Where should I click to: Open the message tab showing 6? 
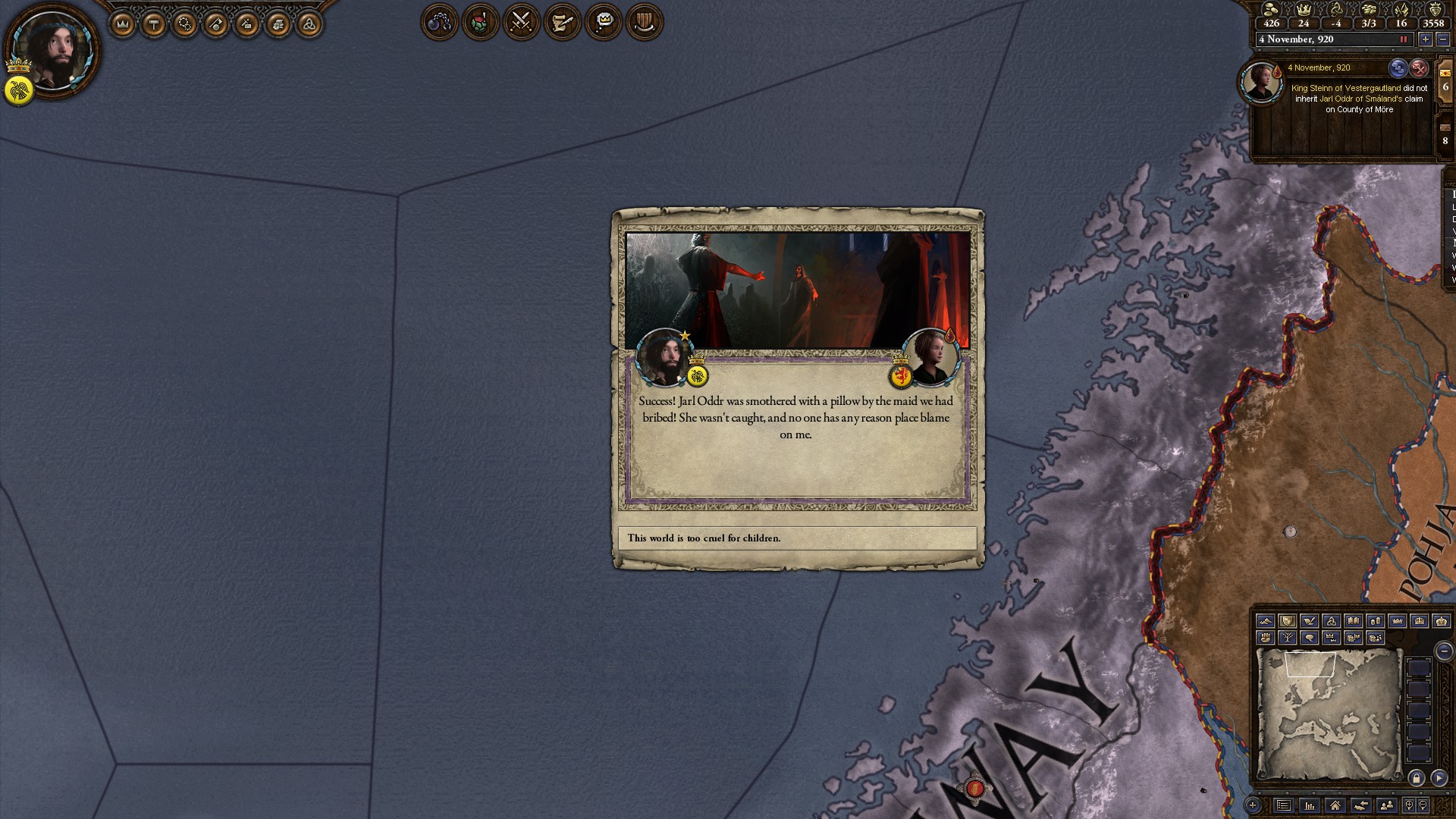[x=1445, y=83]
